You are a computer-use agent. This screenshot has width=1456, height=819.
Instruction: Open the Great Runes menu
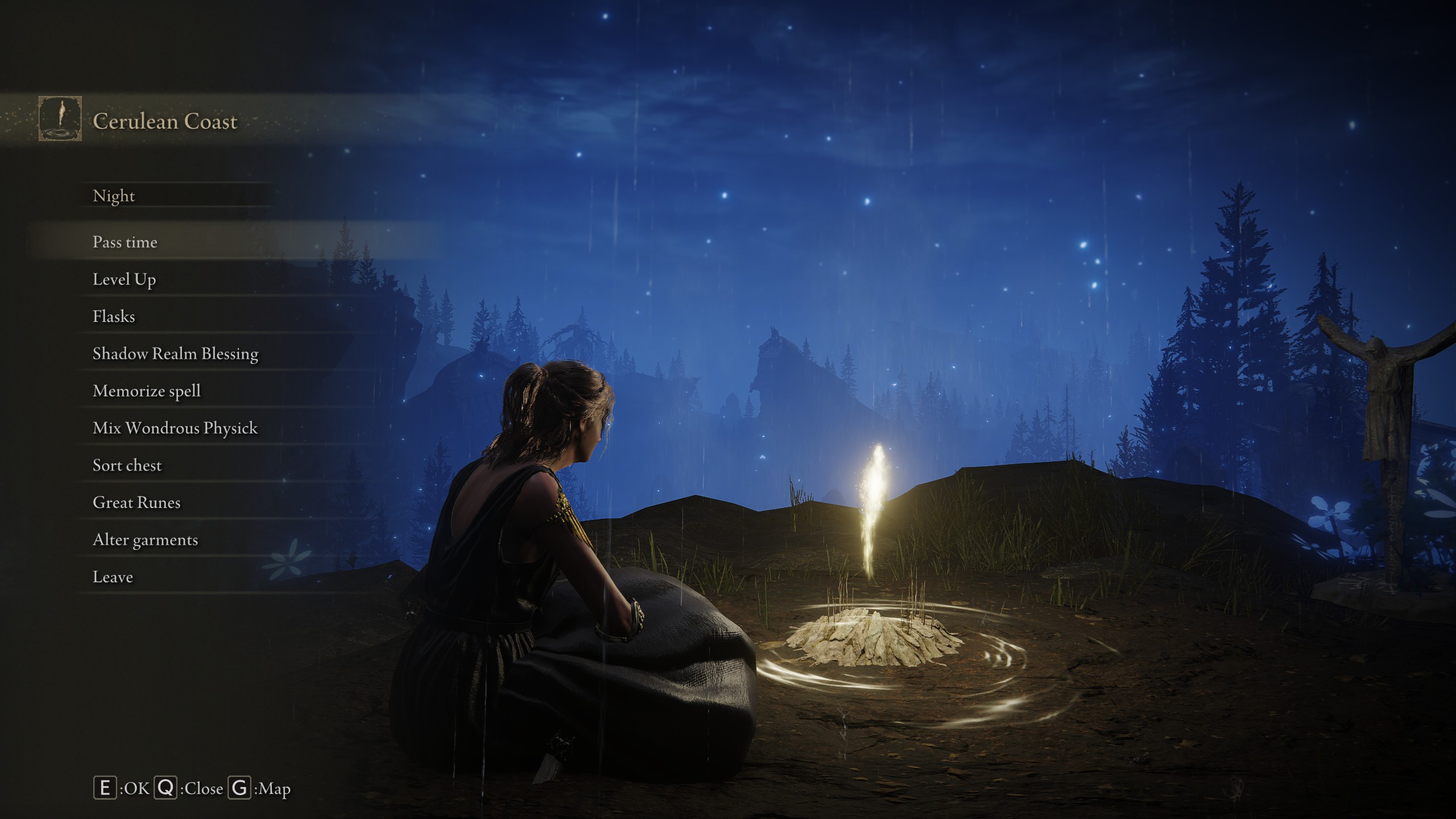point(136,503)
